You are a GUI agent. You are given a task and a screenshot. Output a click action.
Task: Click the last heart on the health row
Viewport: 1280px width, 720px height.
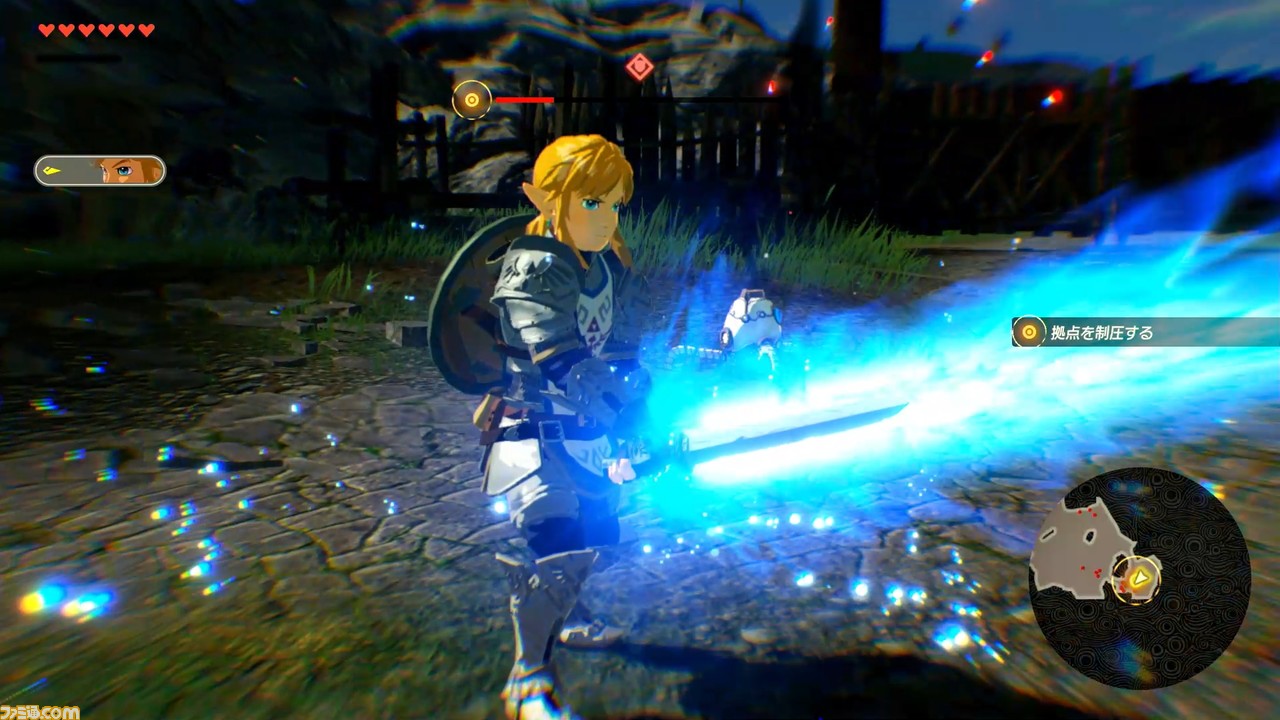coord(146,30)
